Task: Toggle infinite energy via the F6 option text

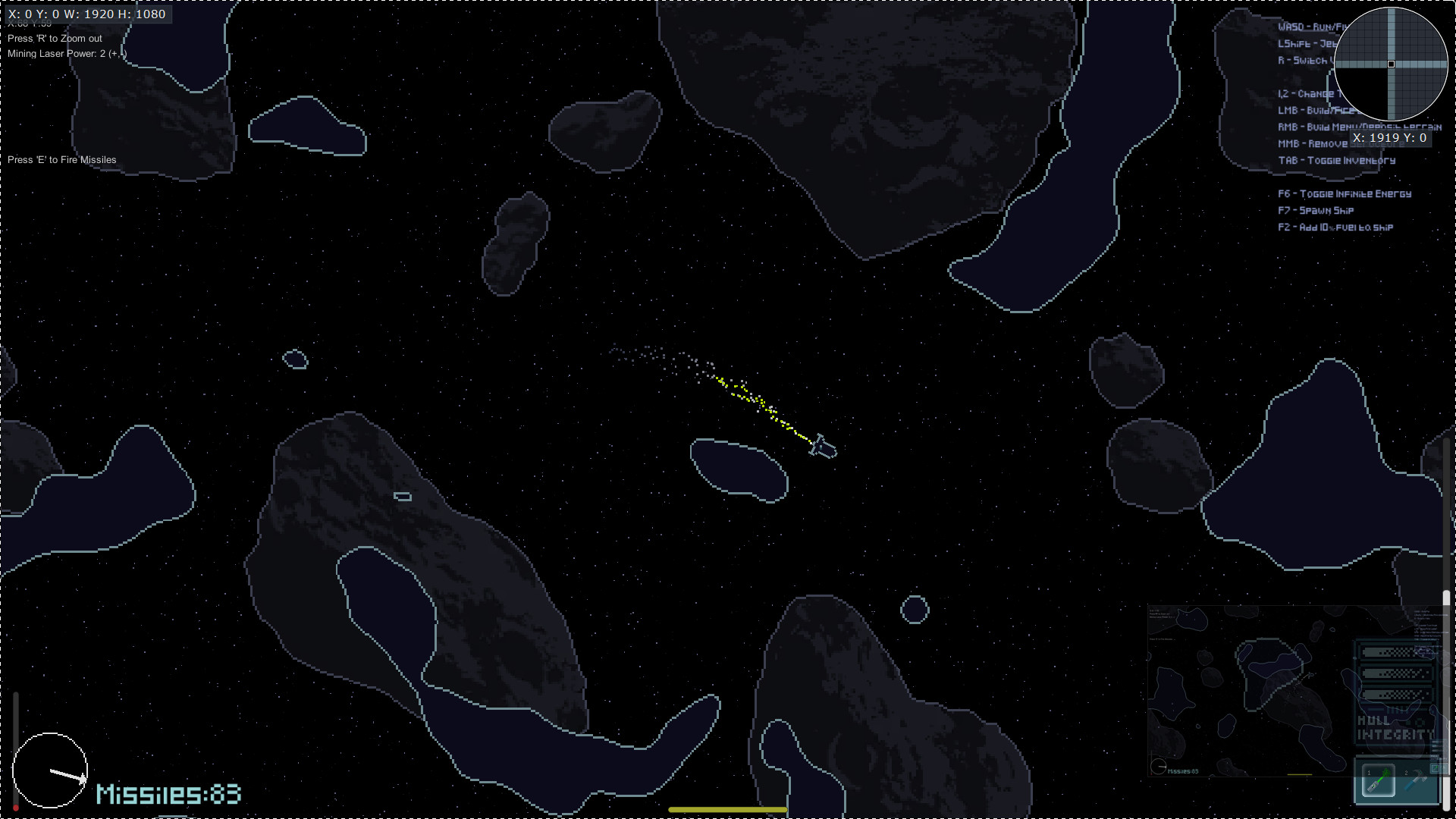Action: (x=1342, y=194)
